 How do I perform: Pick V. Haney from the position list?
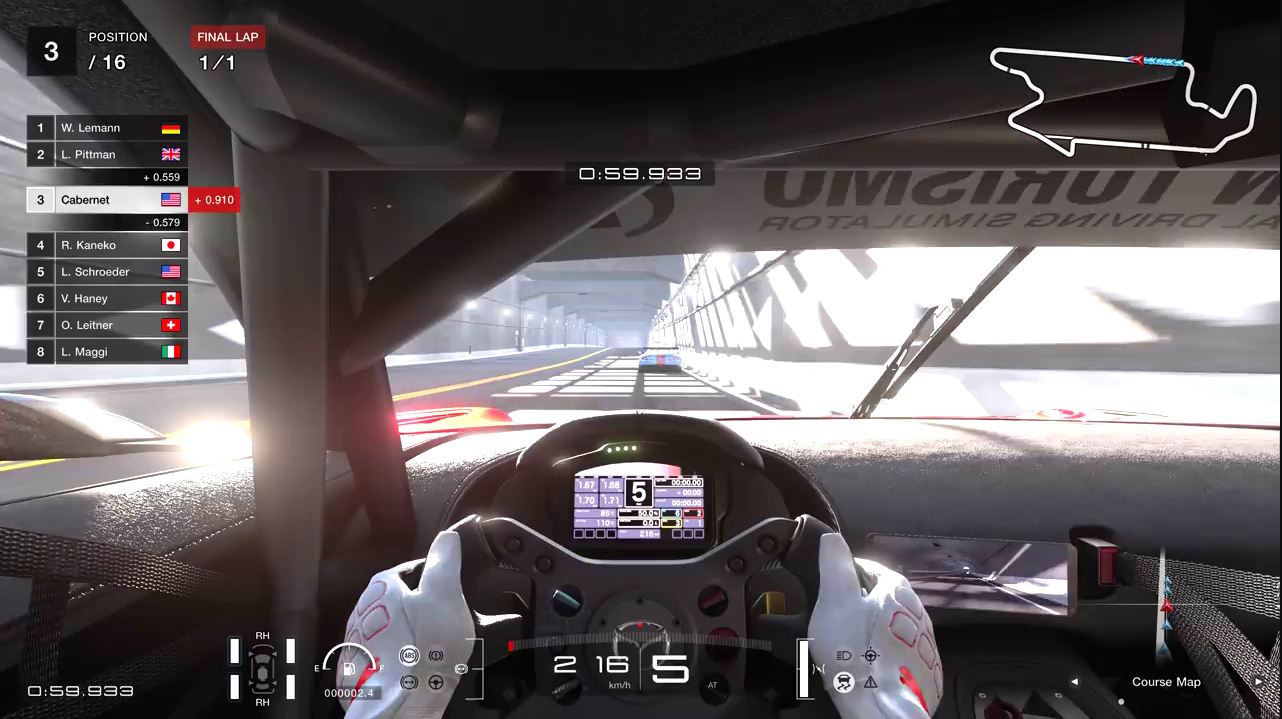tap(106, 299)
